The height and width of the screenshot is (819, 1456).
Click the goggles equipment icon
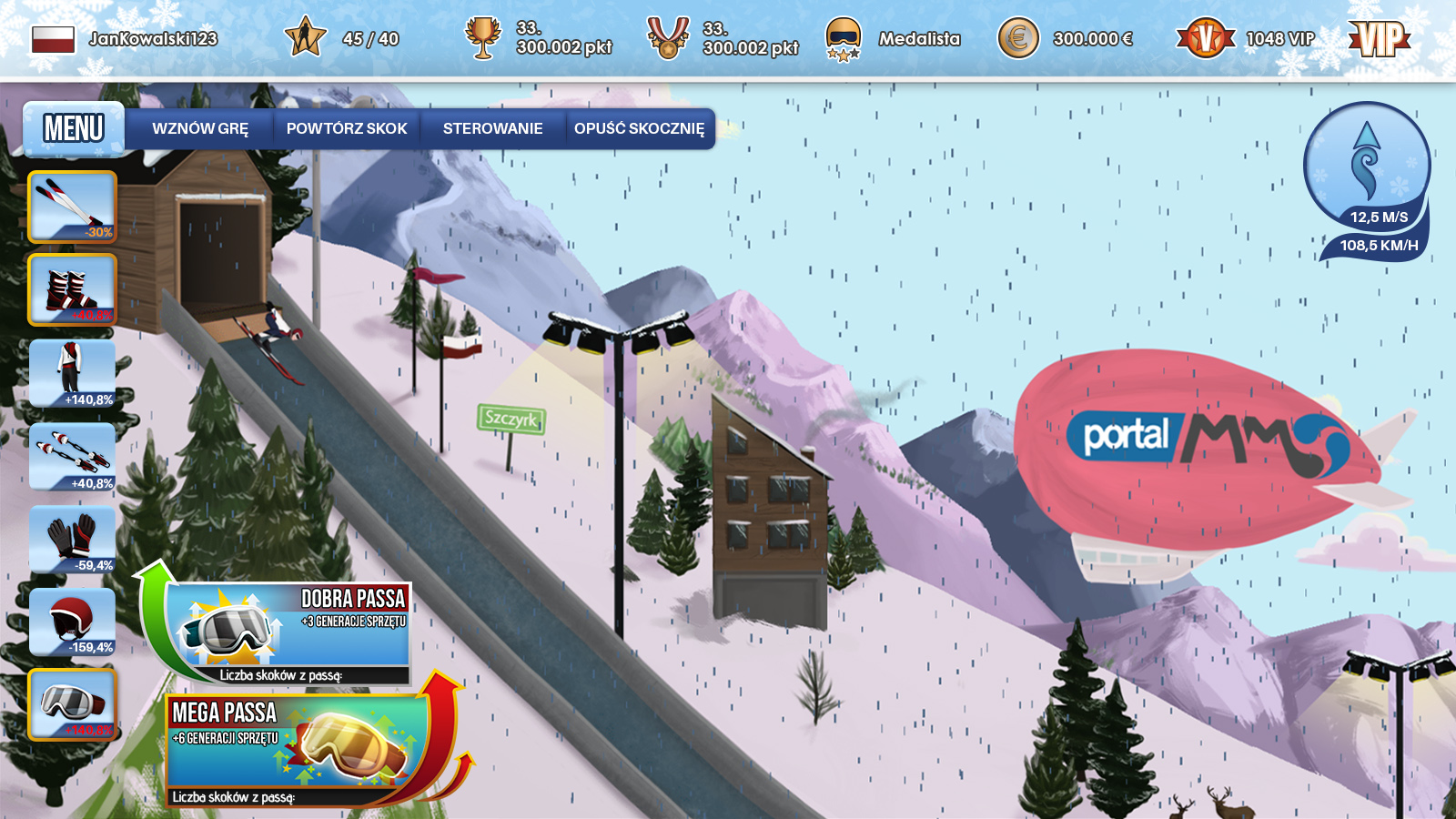73,703
